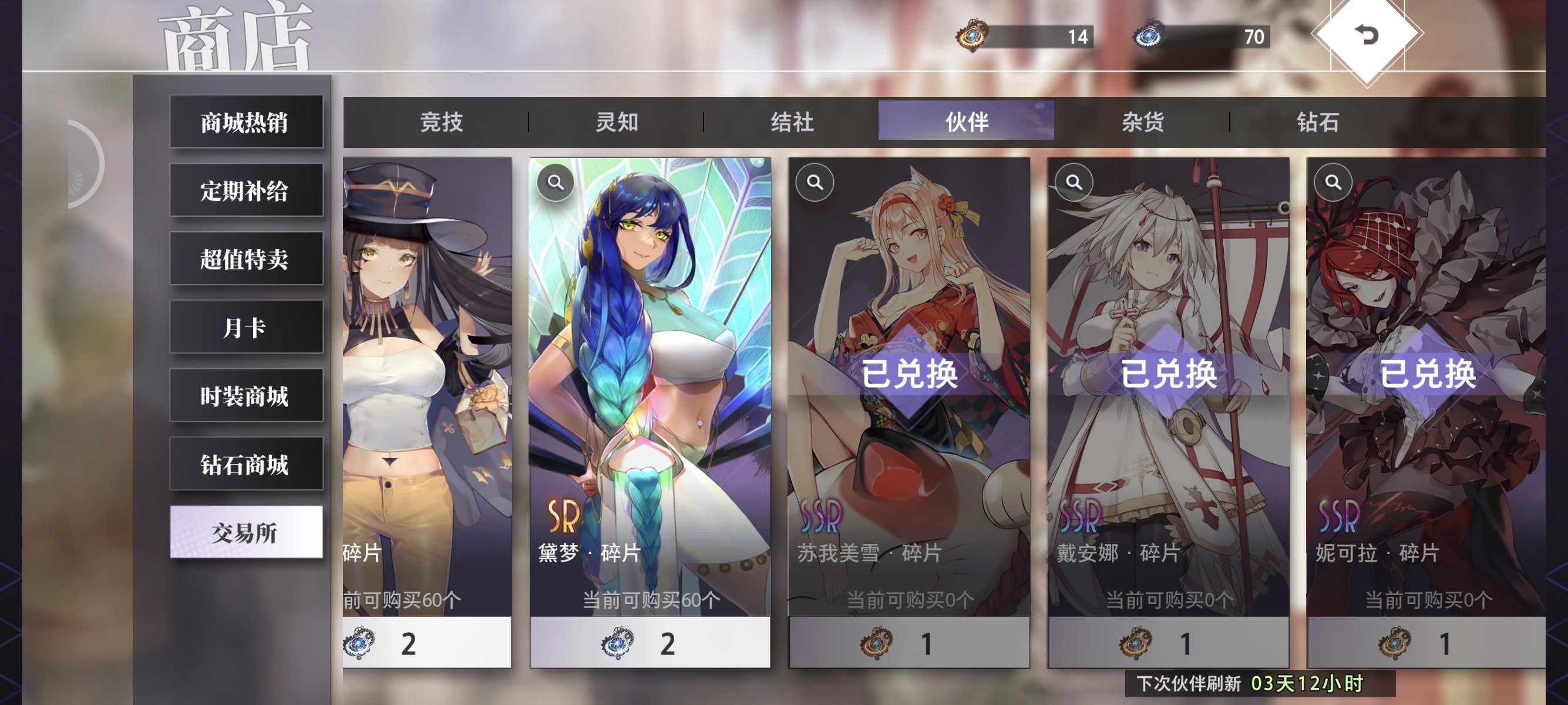The width and height of the screenshot is (1568, 705).
Task: Switch to the 灵知 tab
Action: point(616,122)
